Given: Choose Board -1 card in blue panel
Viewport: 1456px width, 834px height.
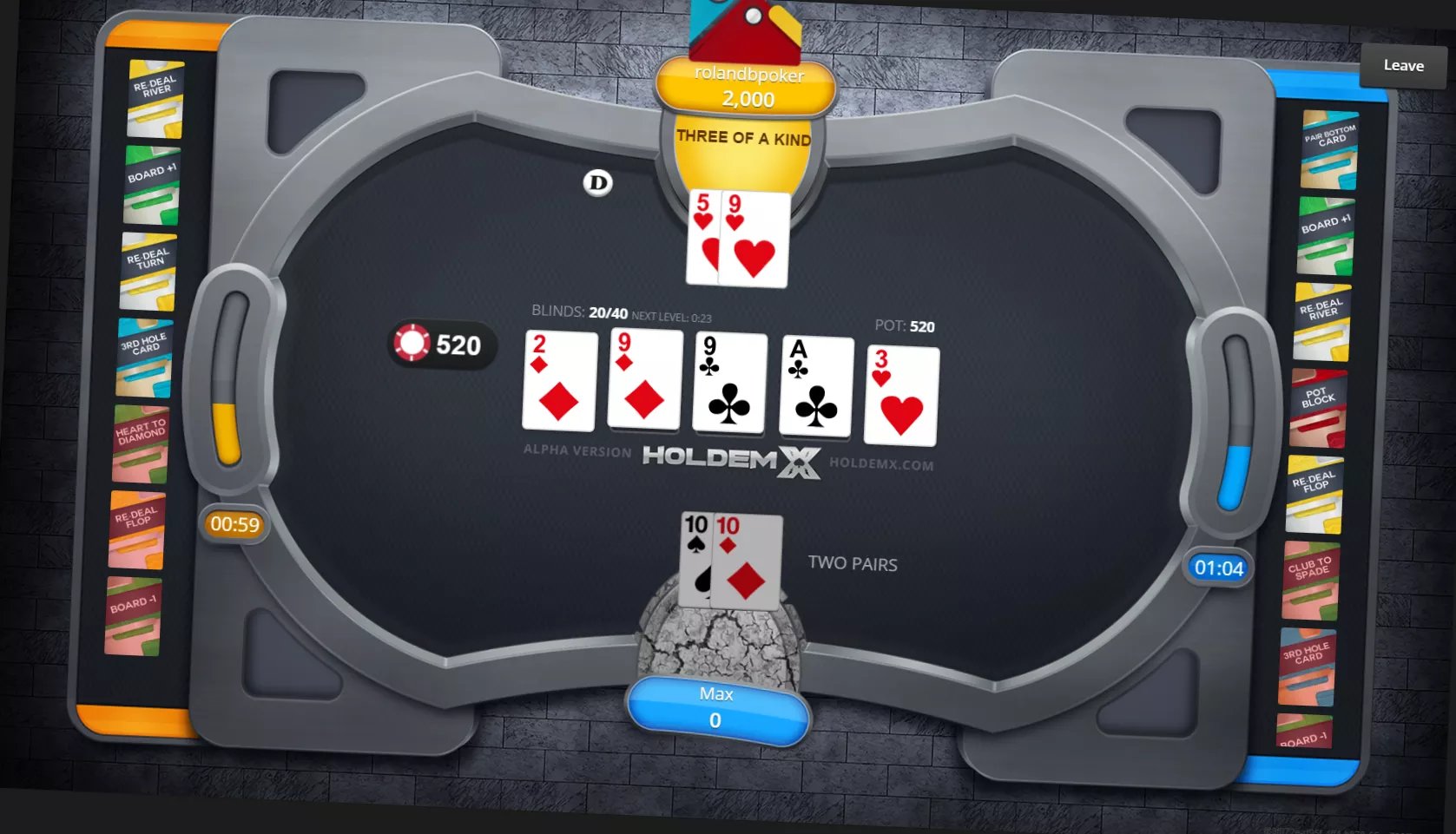Looking at the screenshot, I should (1303, 732).
